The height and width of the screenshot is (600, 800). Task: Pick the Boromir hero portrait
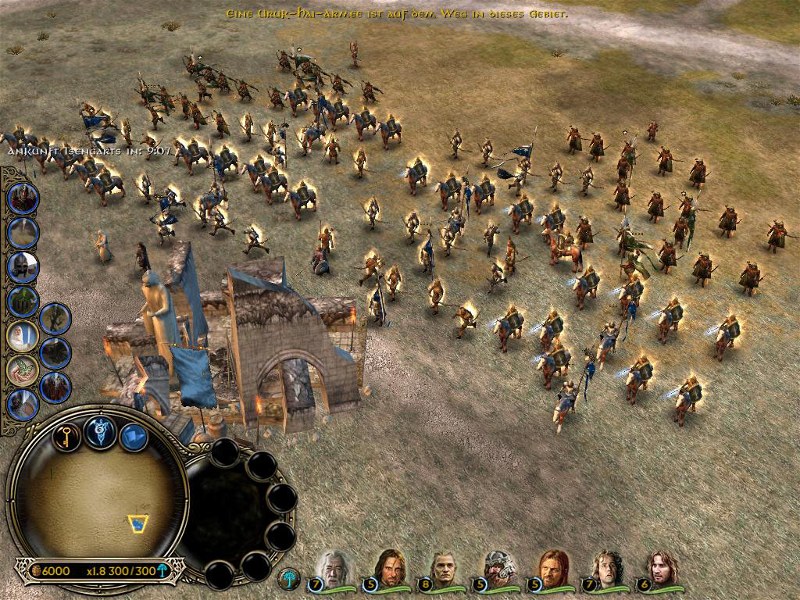pyautogui.click(x=553, y=566)
